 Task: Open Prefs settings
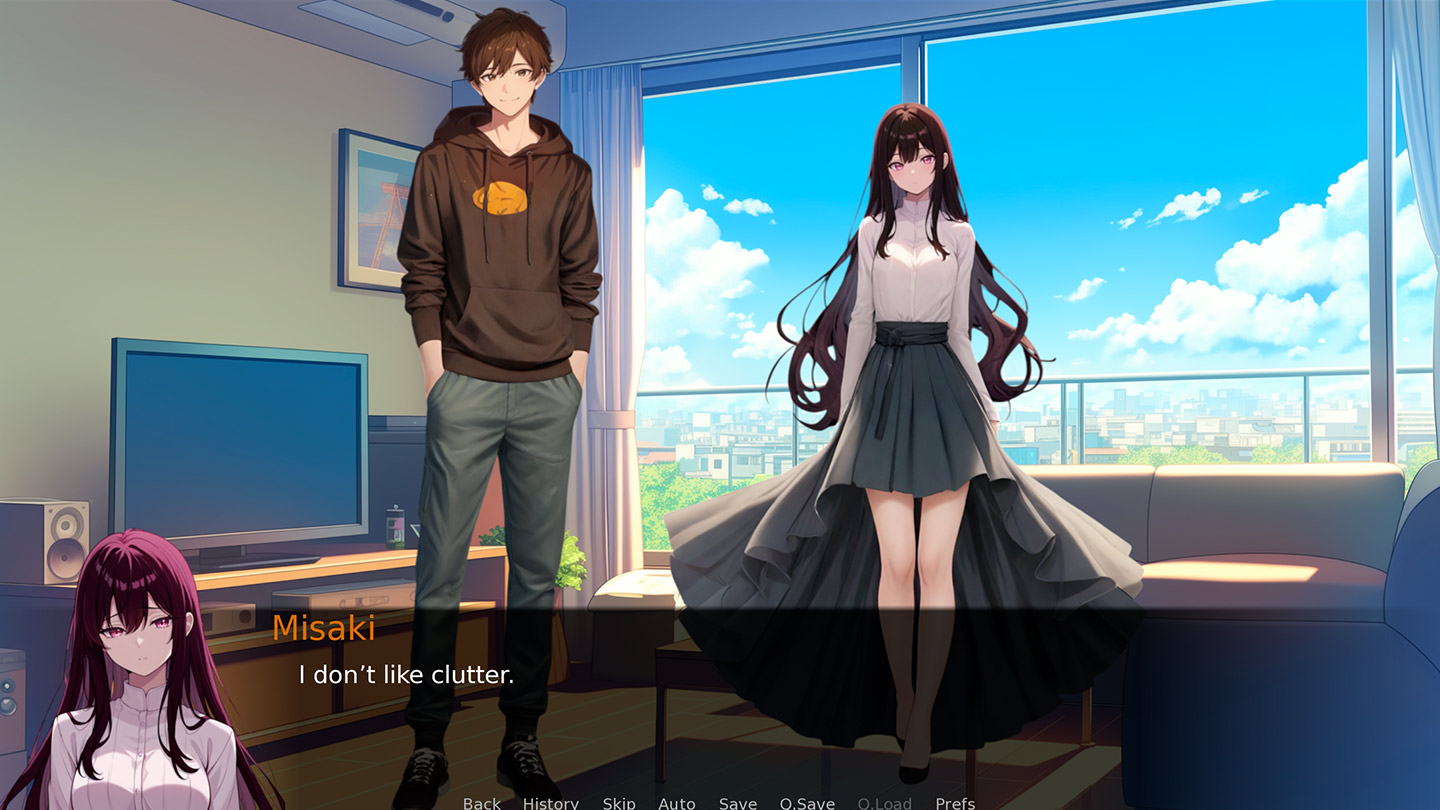coord(955,803)
